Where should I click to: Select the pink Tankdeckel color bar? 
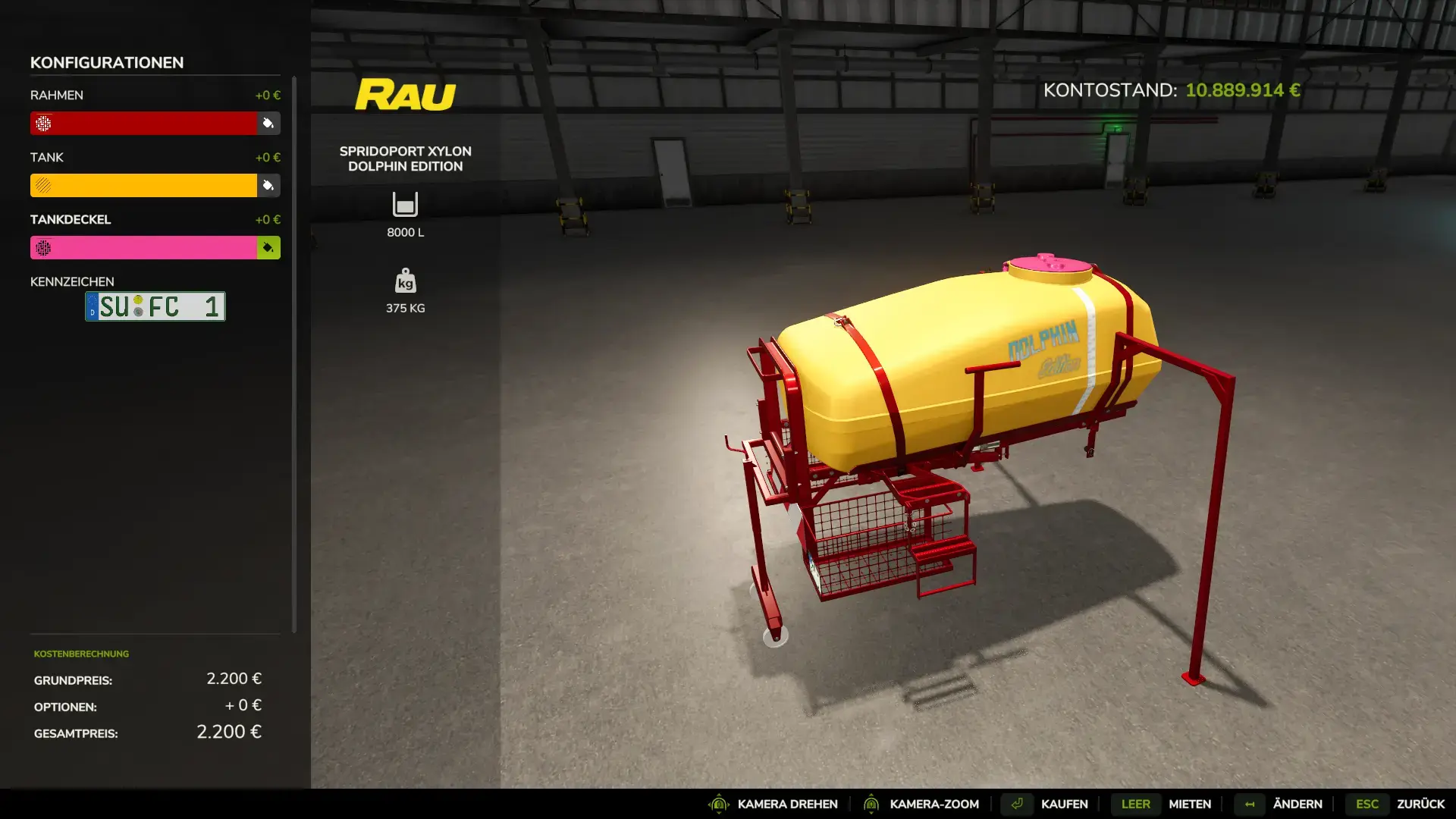click(x=144, y=247)
